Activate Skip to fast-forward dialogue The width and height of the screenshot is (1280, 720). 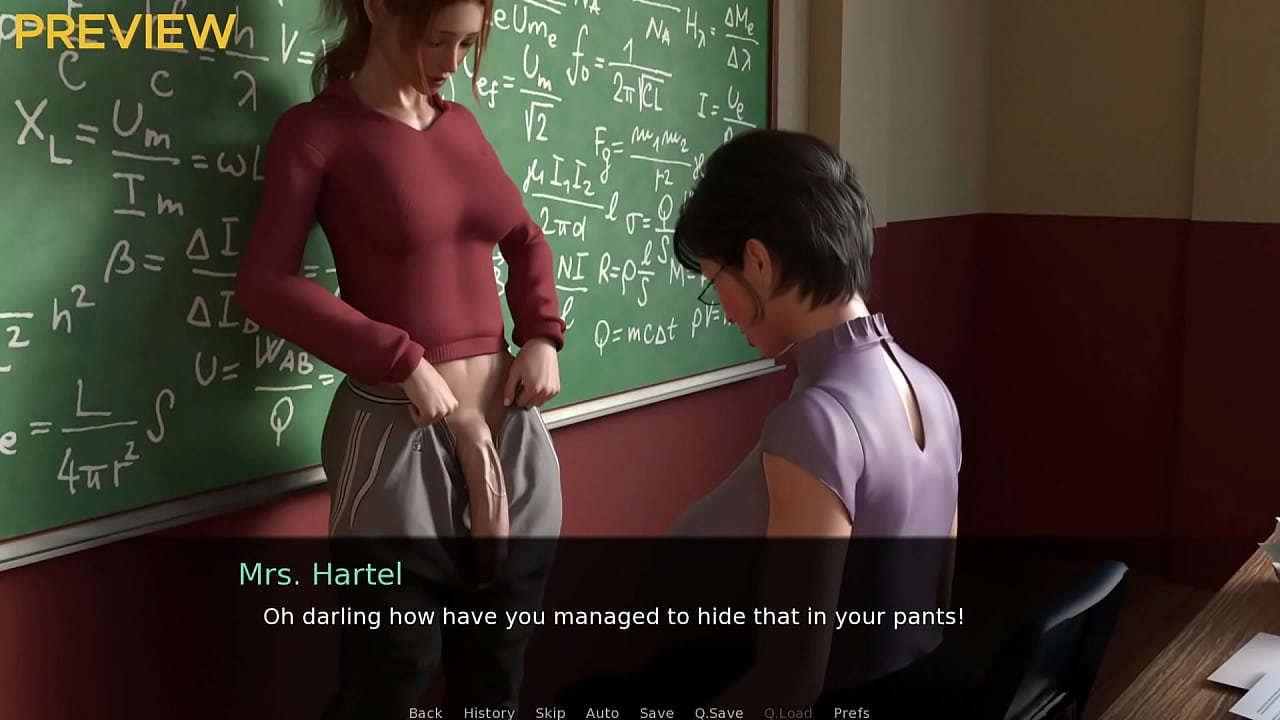550,712
